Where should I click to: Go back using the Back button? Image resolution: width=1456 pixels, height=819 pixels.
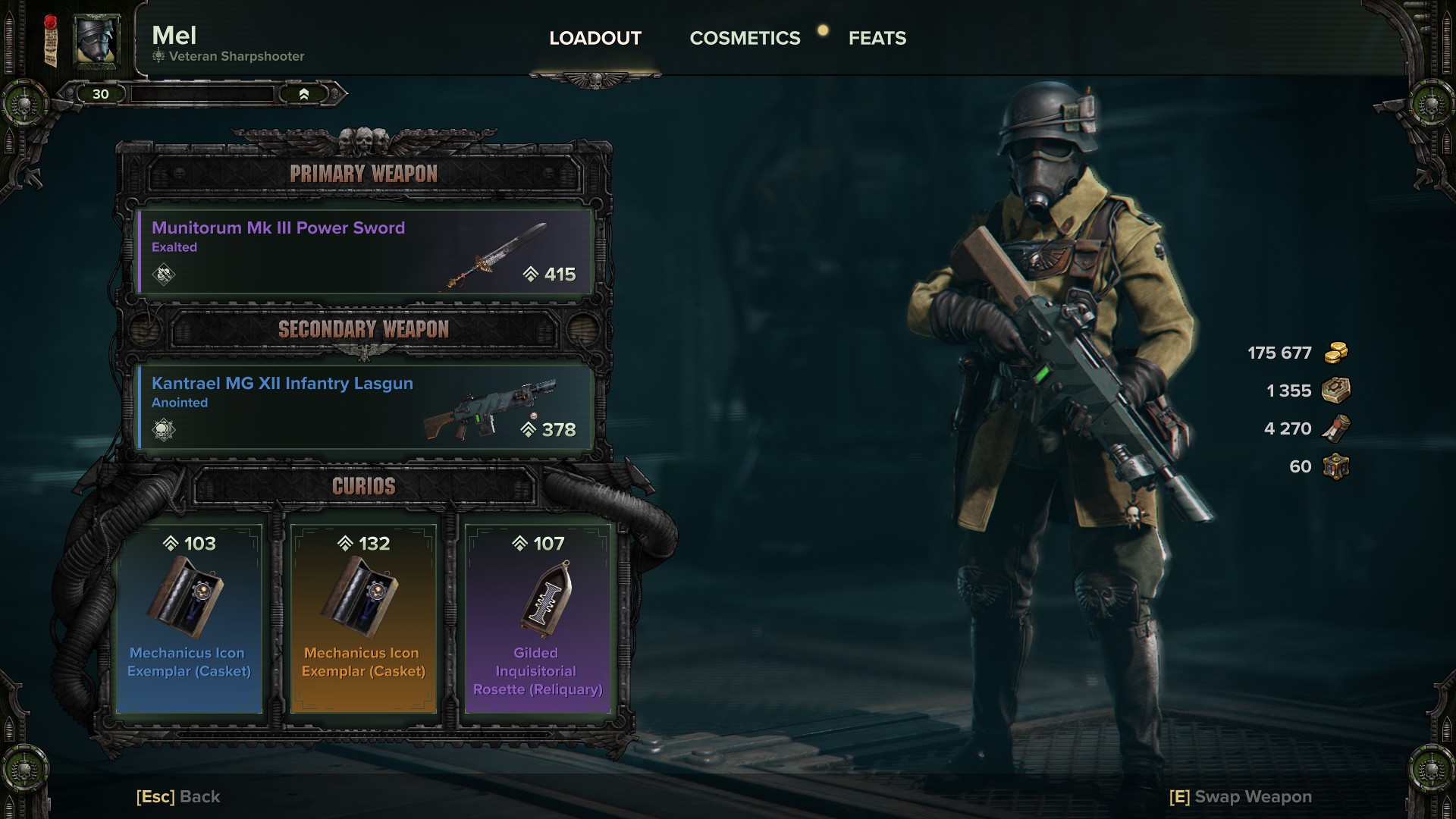[x=178, y=796]
